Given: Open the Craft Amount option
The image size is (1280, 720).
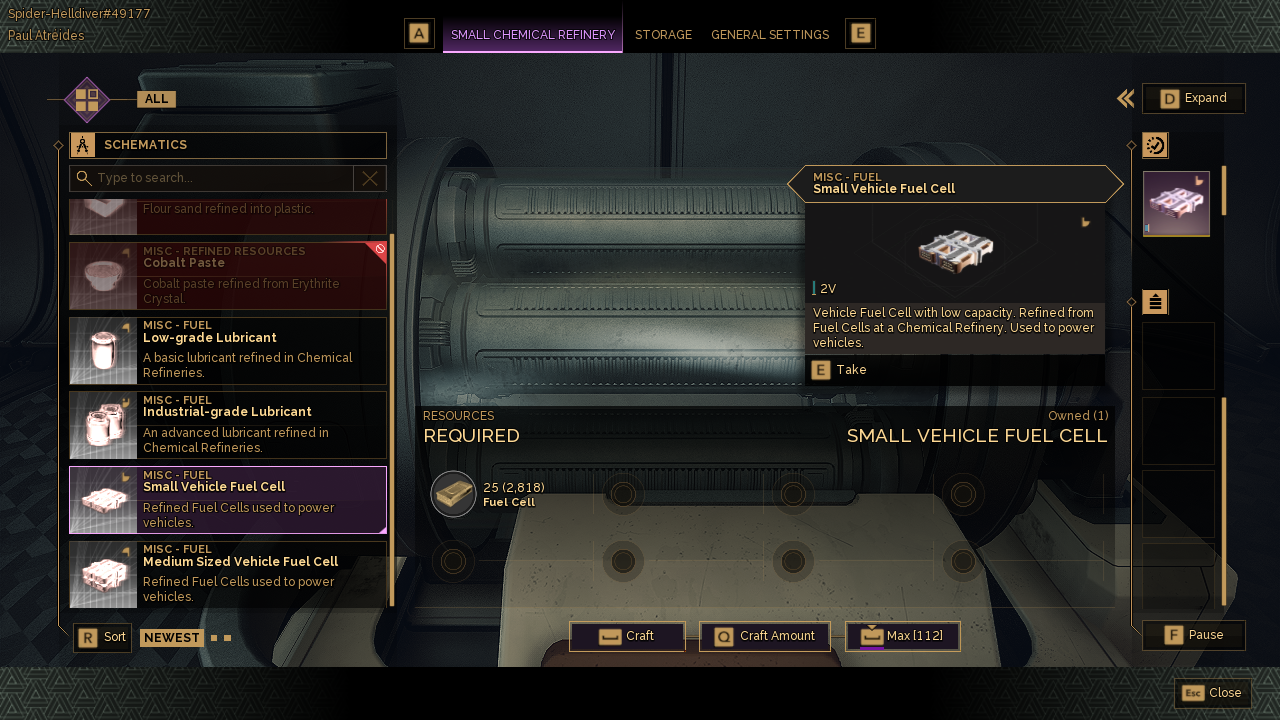Looking at the screenshot, I should coord(767,636).
